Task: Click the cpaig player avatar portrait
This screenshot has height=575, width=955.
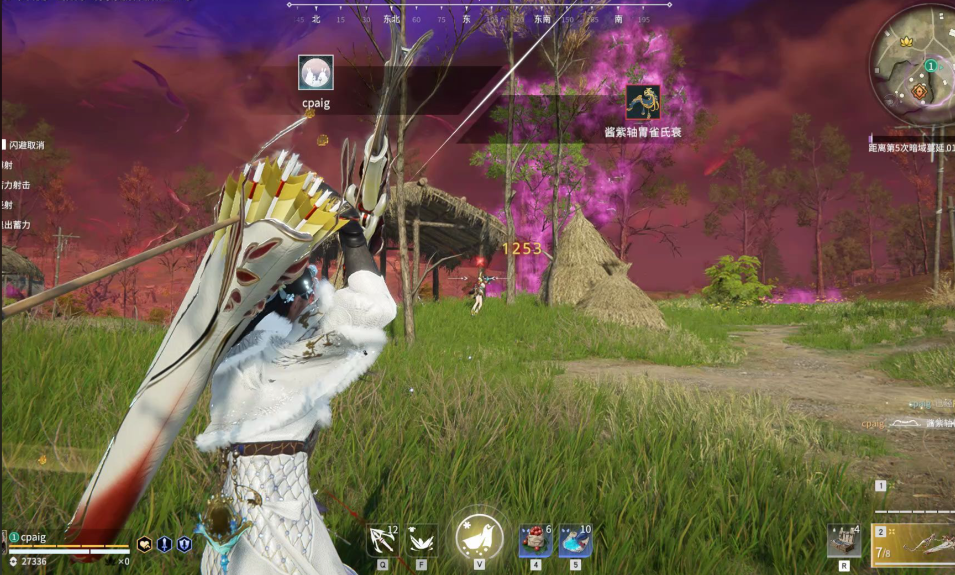Action: 316,73
